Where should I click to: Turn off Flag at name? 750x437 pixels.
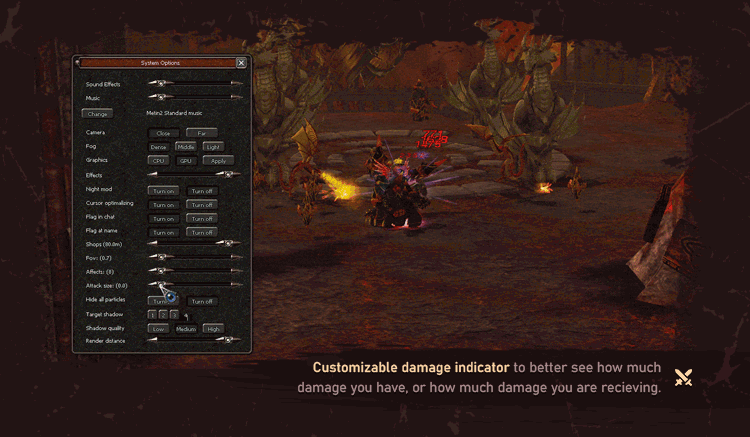(x=202, y=233)
